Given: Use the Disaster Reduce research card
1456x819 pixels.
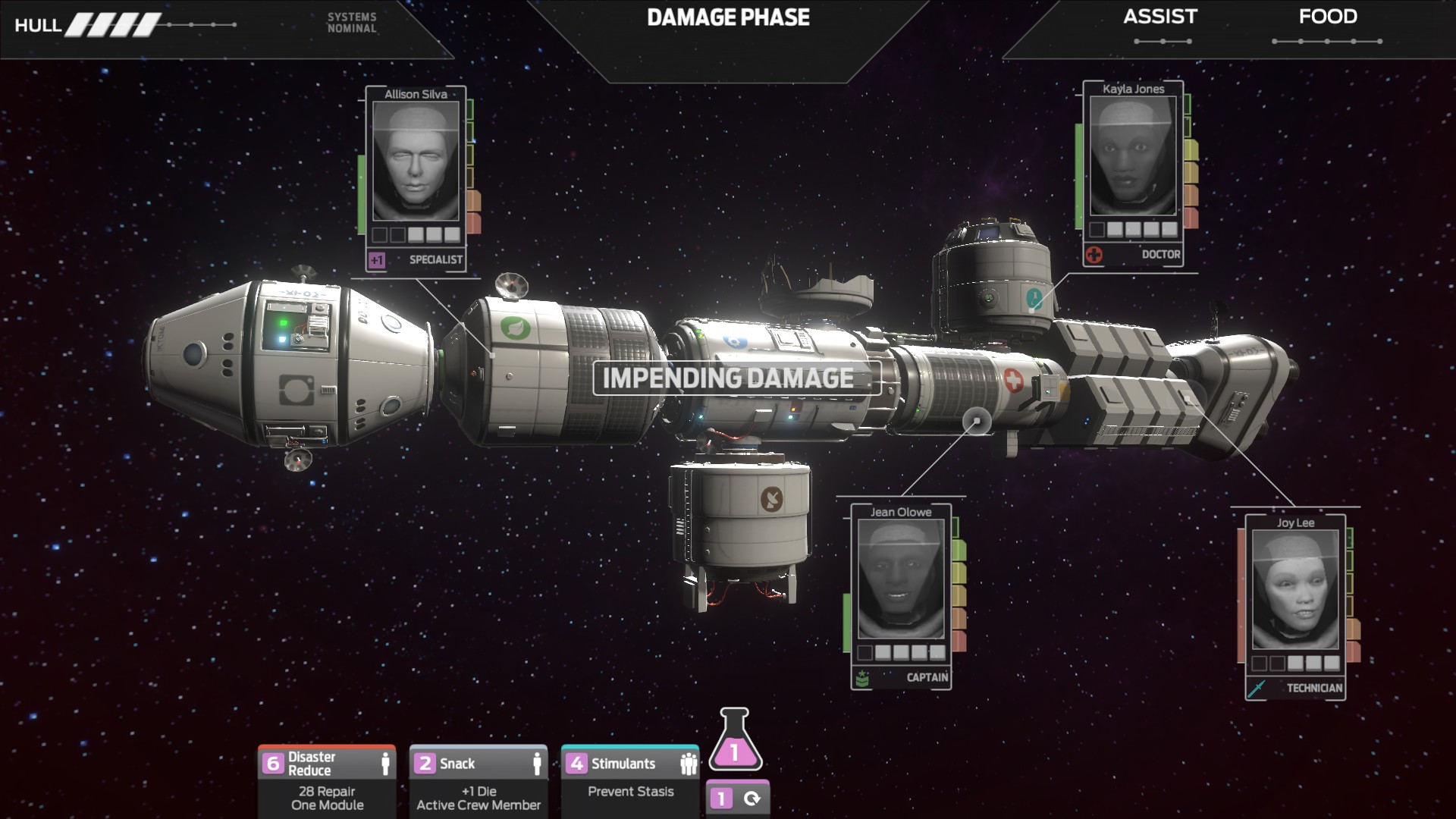Looking at the screenshot, I should pyautogui.click(x=327, y=780).
